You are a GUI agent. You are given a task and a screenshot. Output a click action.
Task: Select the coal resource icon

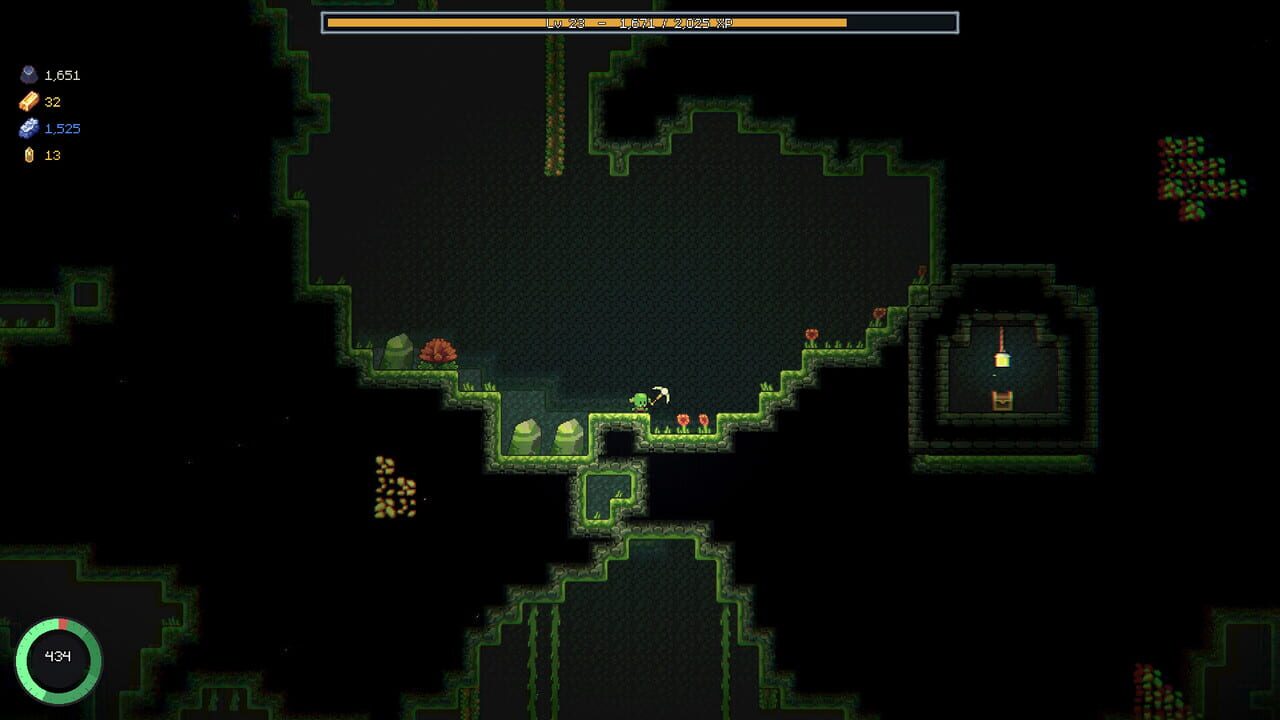(29, 75)
